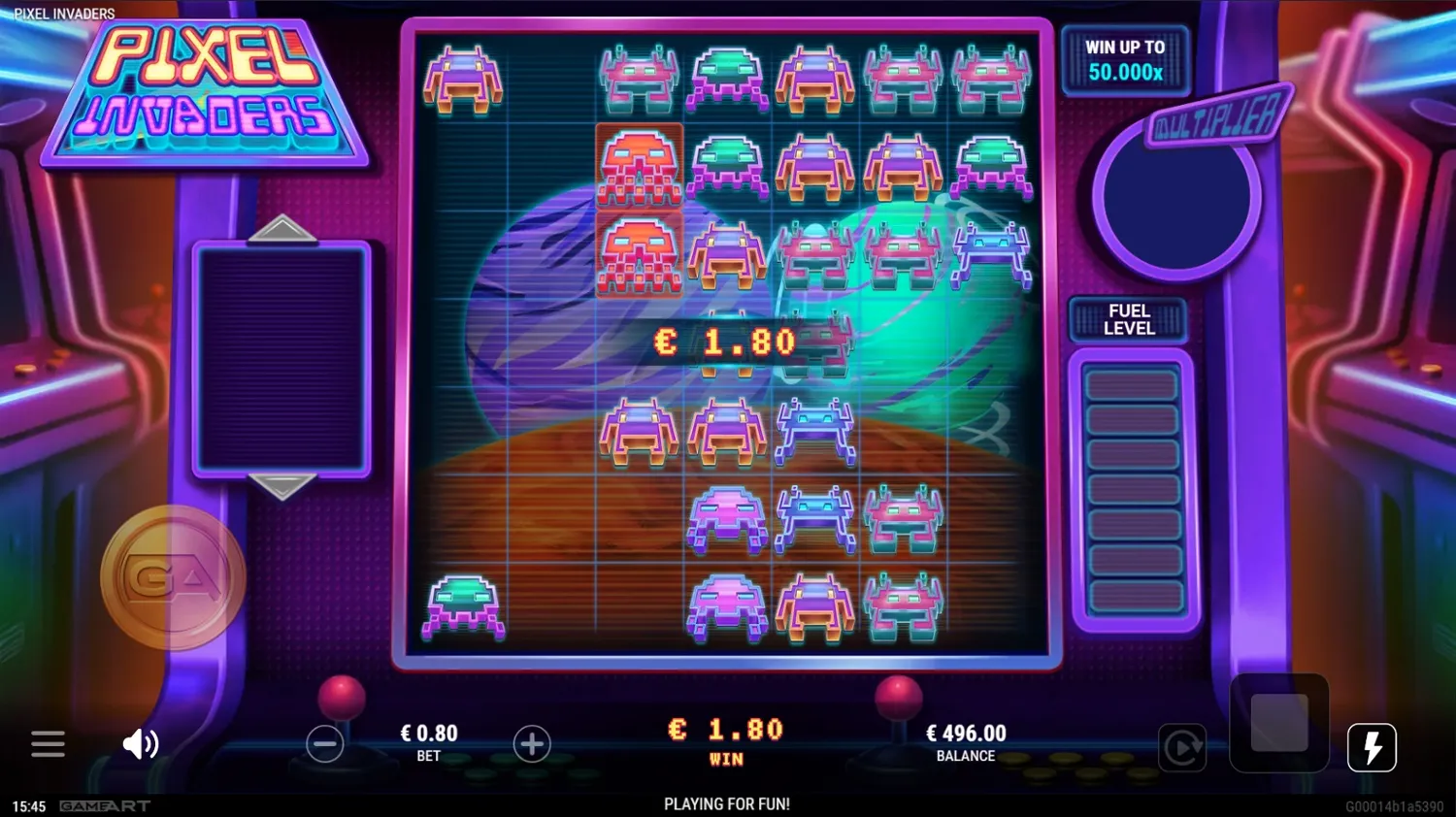Viewport: 1456px width, 817px height.
Task: Expand the left info panel with the up arrow
Action: 281,230
